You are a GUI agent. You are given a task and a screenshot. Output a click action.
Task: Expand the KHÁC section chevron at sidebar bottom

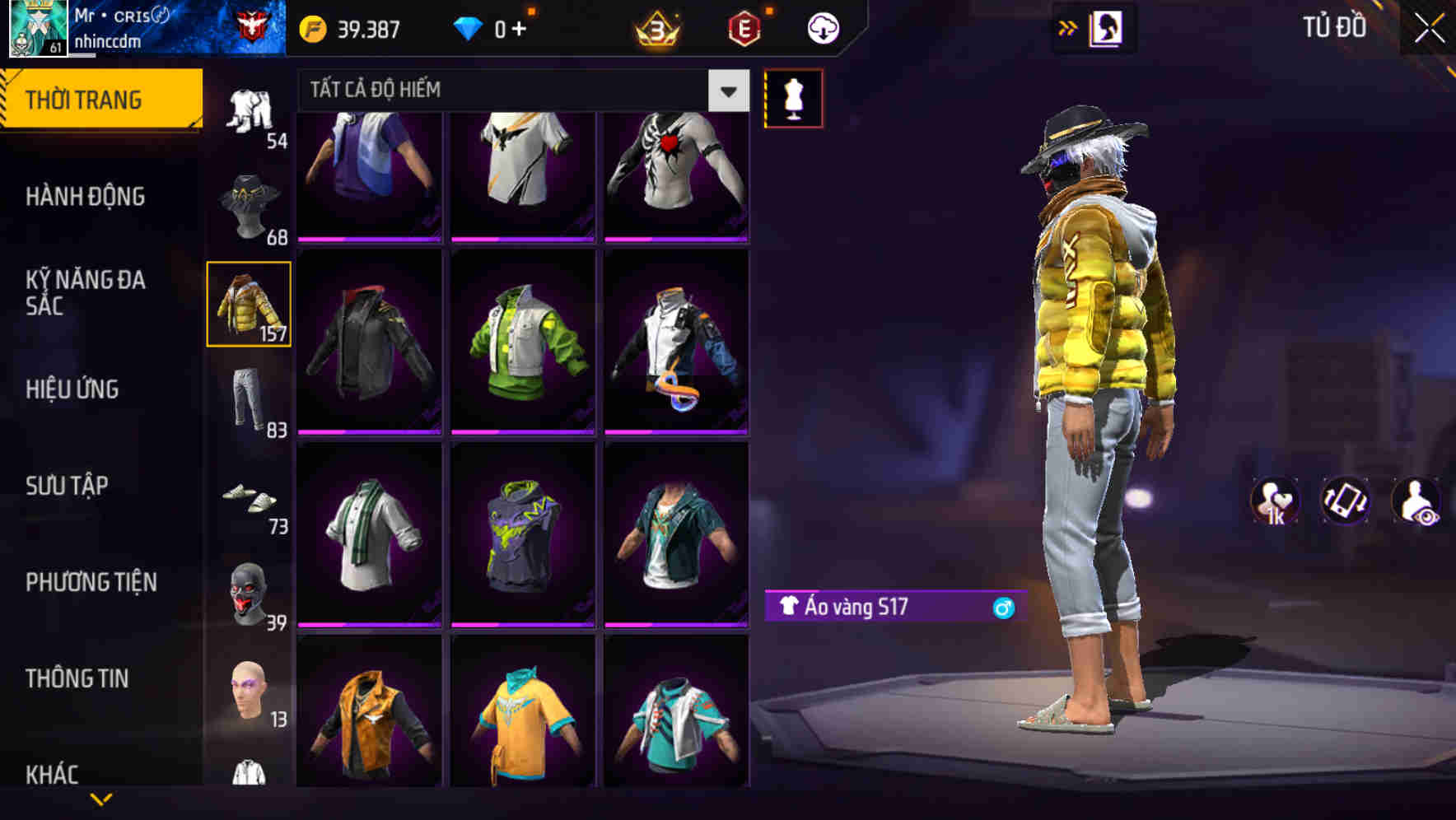(101, 797)
